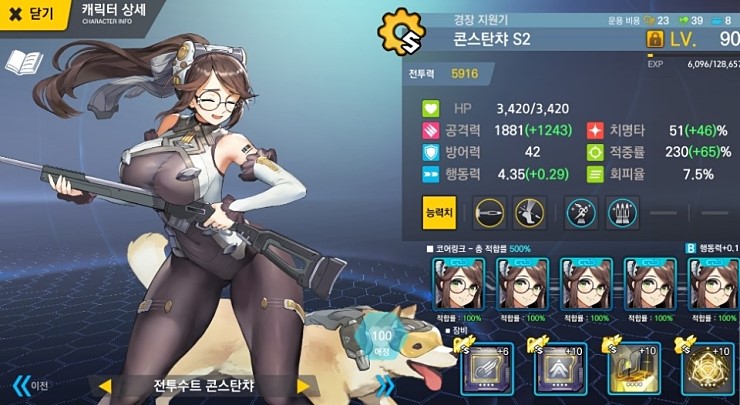
Task: Go to the next character with double arrow
Action: click(x=385, y=385)
